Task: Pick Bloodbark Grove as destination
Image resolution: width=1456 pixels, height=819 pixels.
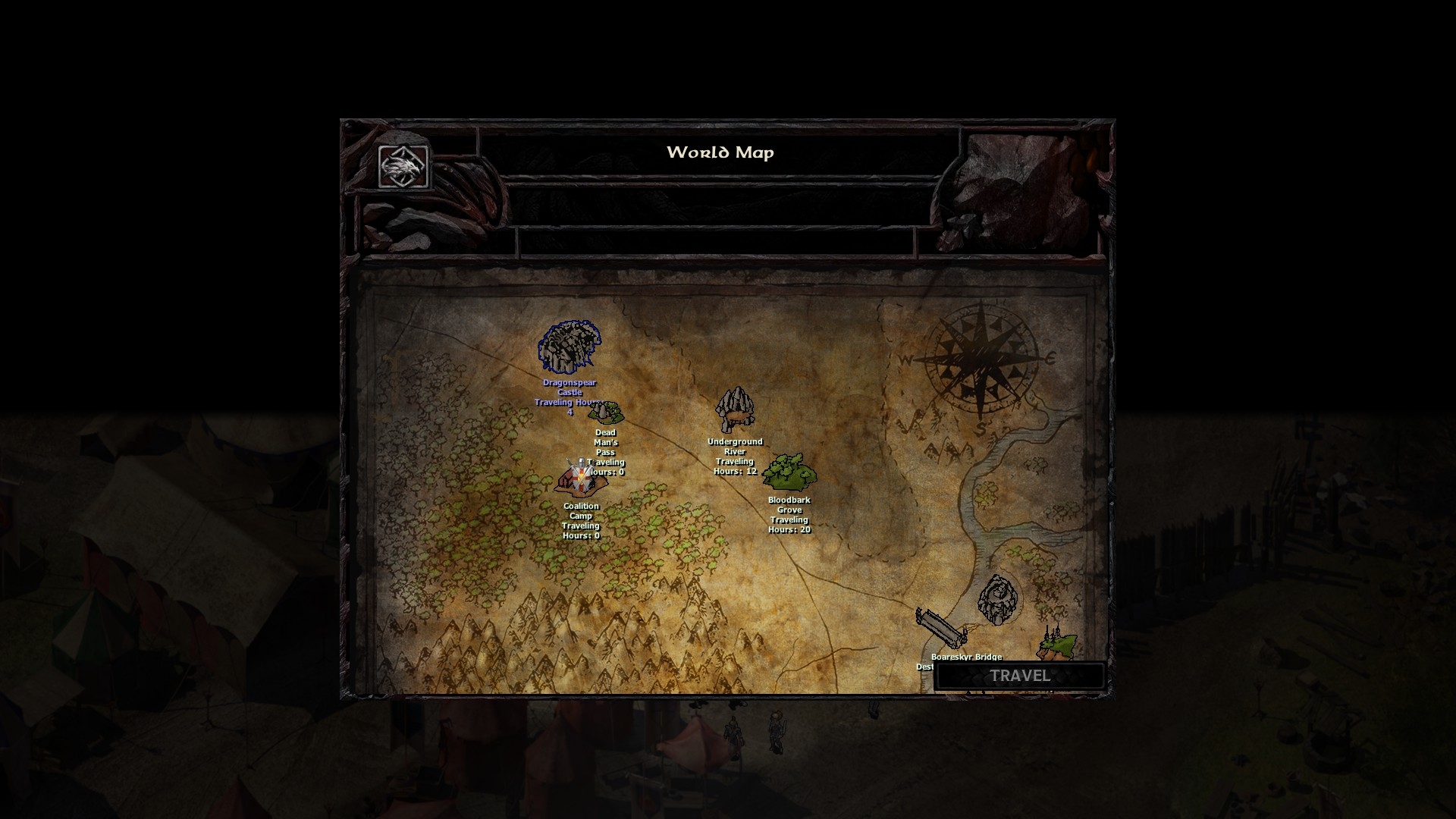Action: 789,472
